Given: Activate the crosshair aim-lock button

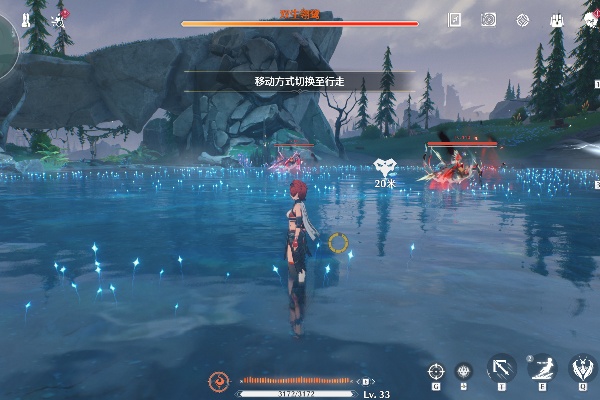Looking at the screenshot, I should [436, 371].
